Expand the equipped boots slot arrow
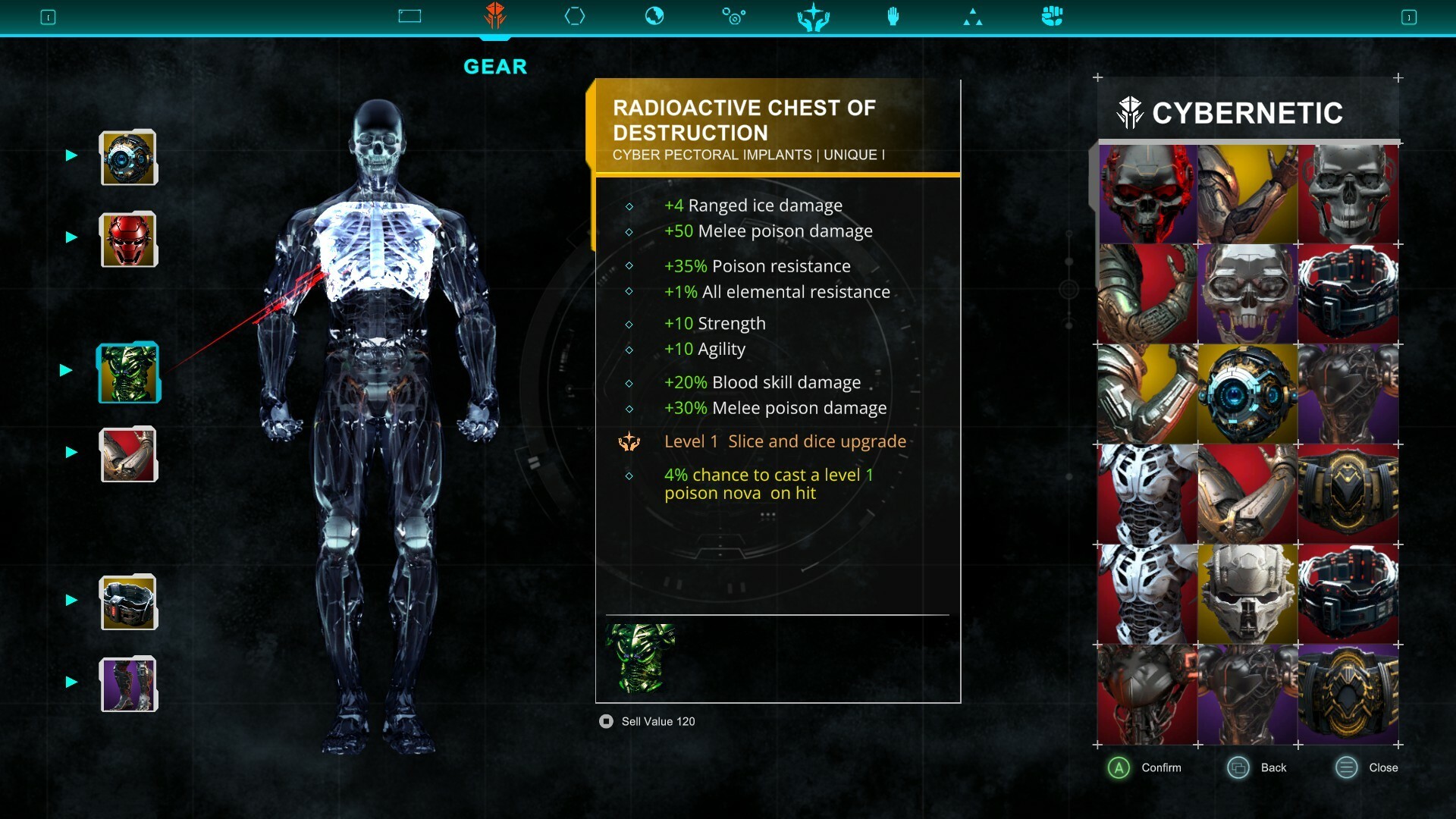 click(71, 680)
